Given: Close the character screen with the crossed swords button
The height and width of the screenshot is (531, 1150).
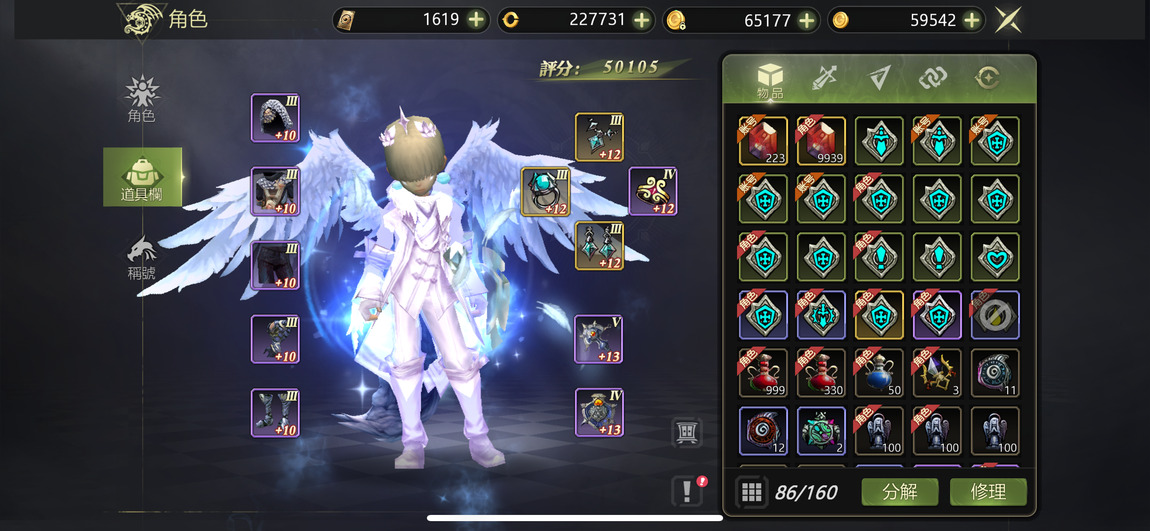Looking at the screenshot, I should 1007,20.
